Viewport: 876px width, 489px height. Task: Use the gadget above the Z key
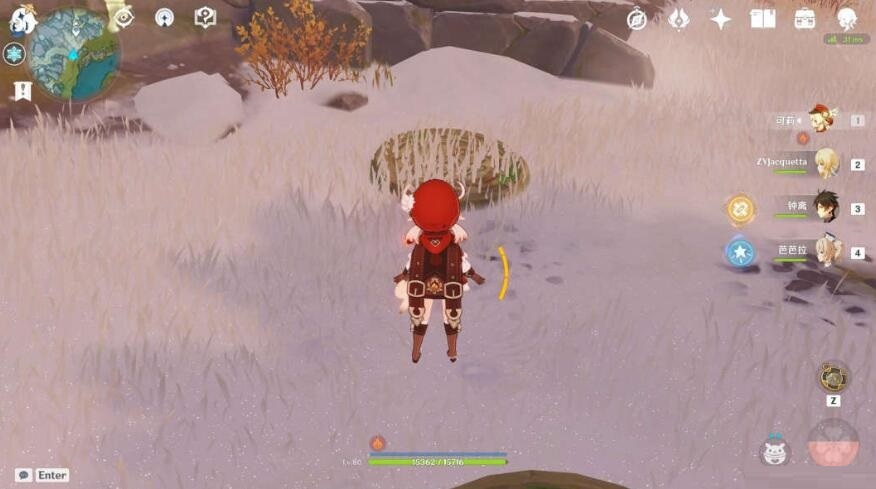click(x=833, y=377)
